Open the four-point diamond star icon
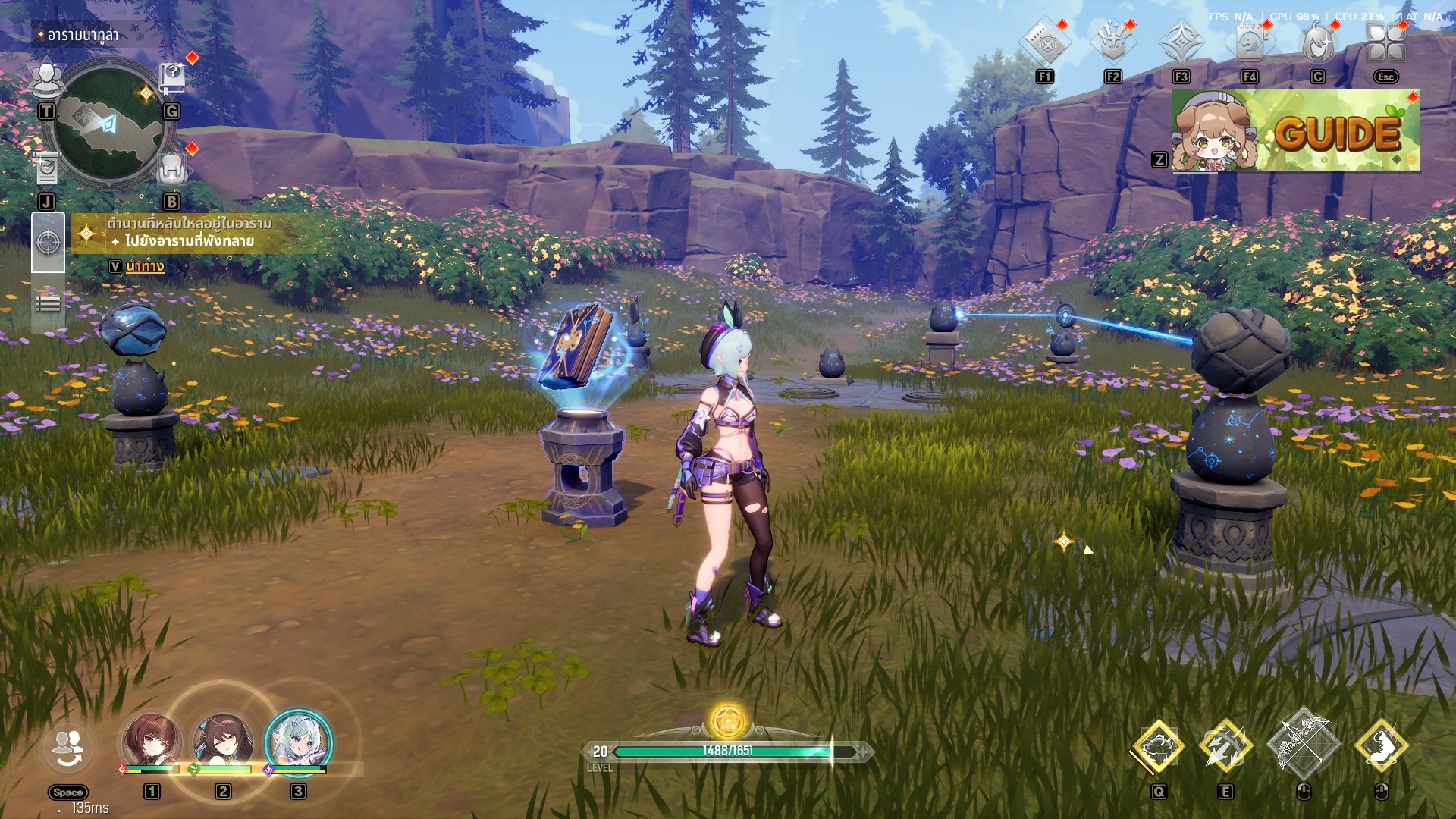 pos(1181,42)
